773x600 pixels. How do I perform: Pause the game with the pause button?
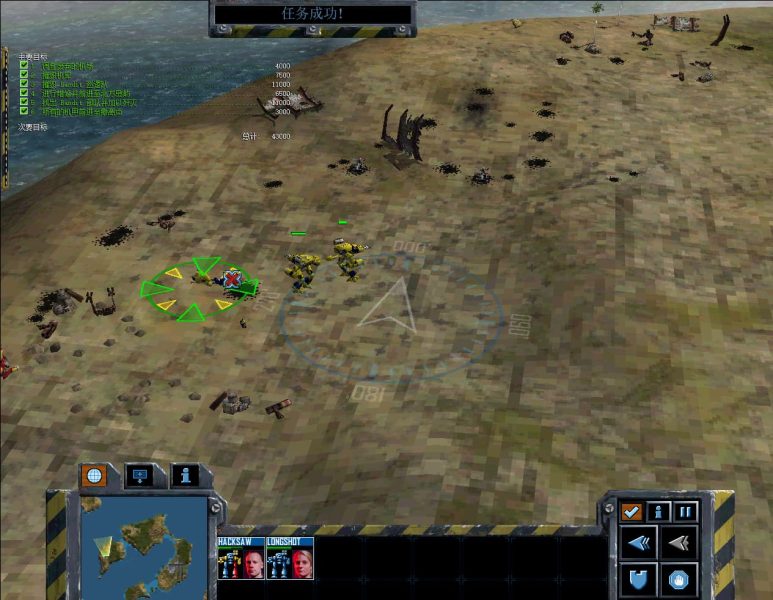point(685,511)
